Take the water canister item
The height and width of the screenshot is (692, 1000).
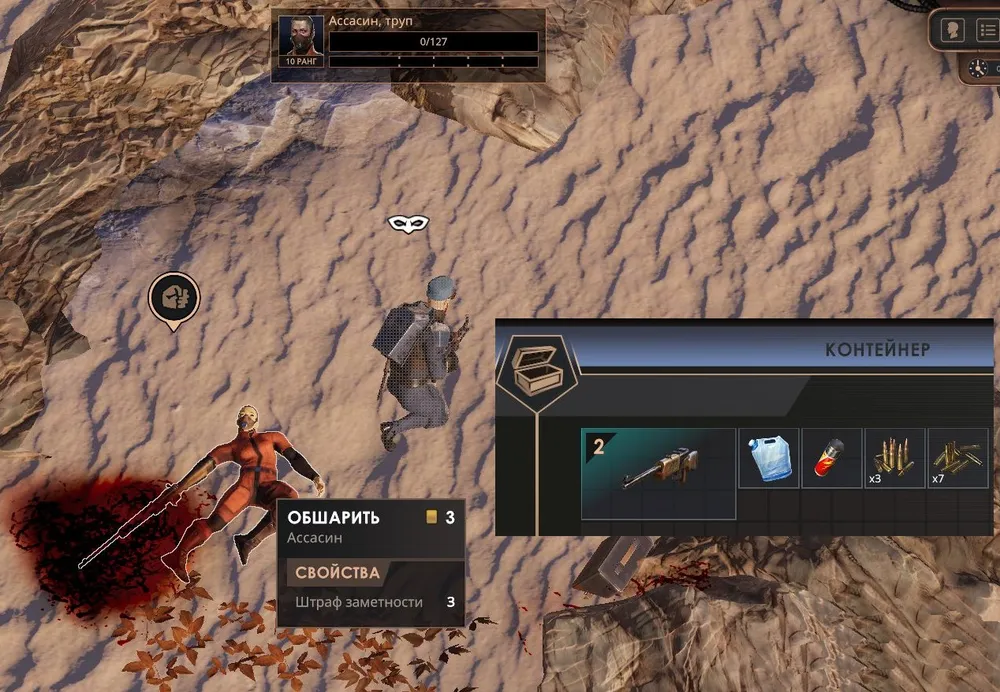(768, 459)
